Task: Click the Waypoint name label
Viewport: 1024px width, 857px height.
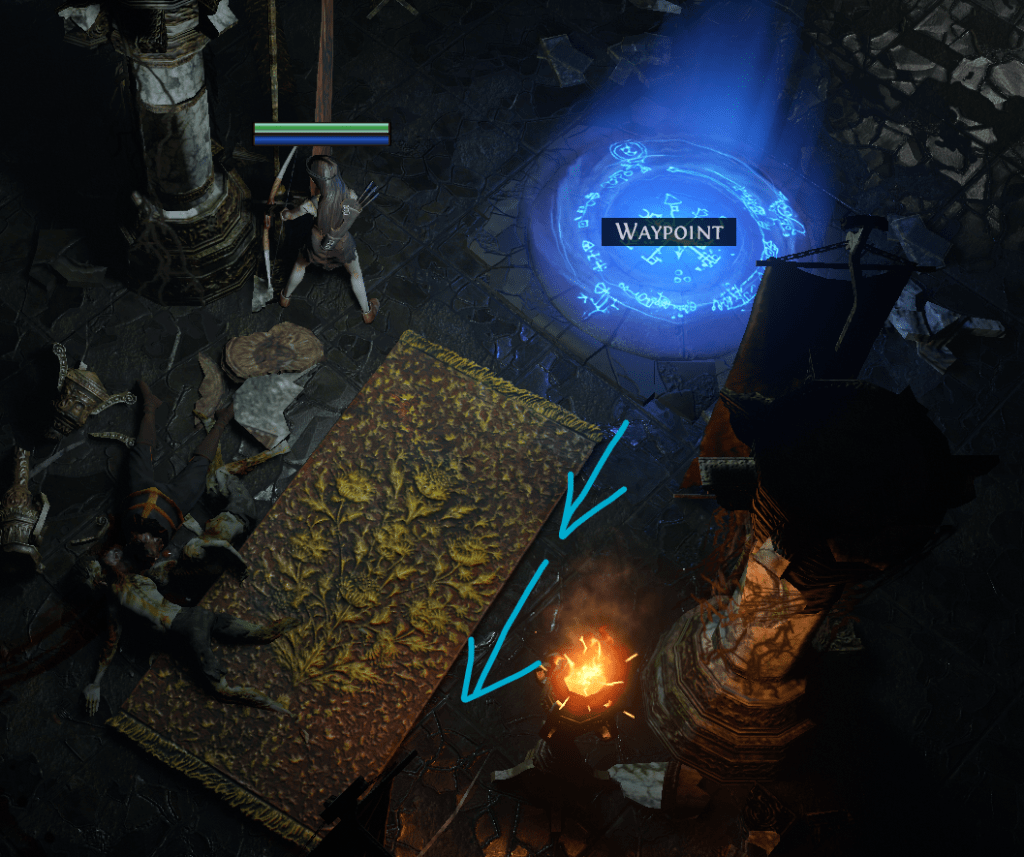Action: click(668, 232)
